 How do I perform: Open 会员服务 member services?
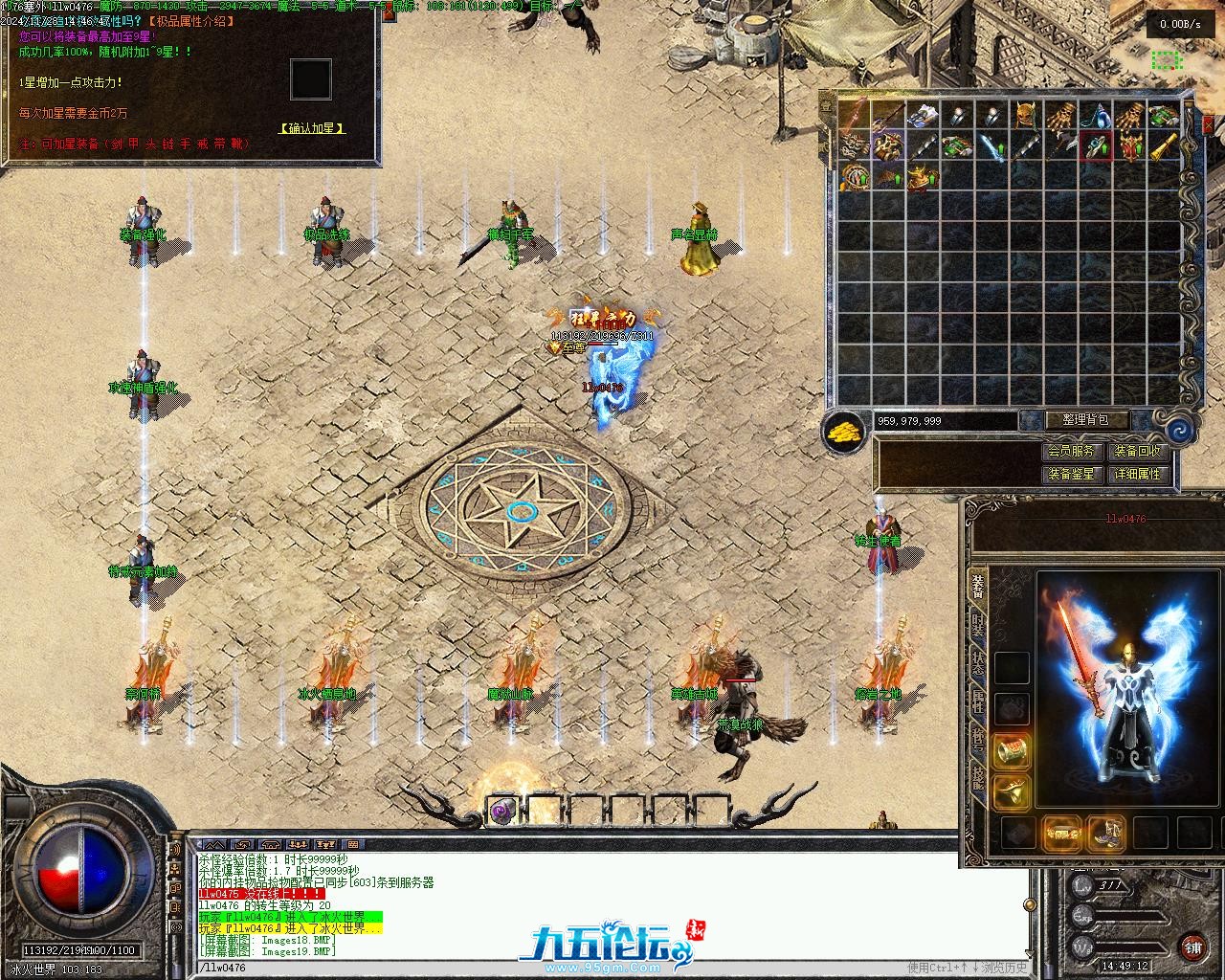click(x=1069, y=452)
